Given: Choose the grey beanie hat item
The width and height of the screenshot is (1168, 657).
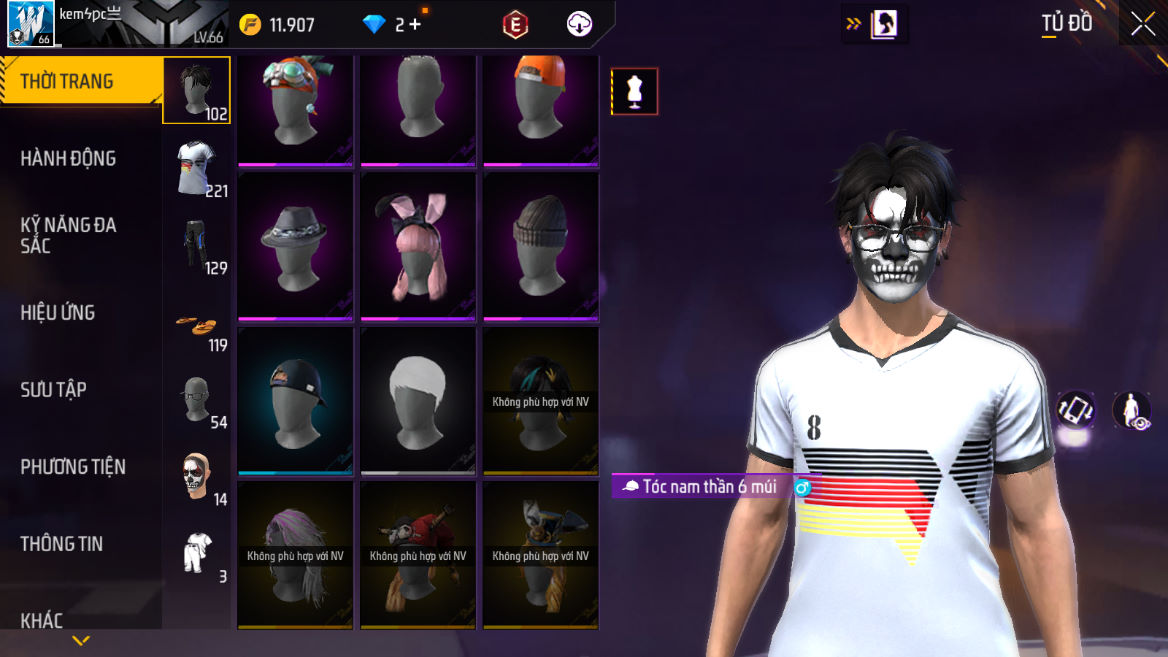Looking at the screenshot, I should [x=541, y=247].
